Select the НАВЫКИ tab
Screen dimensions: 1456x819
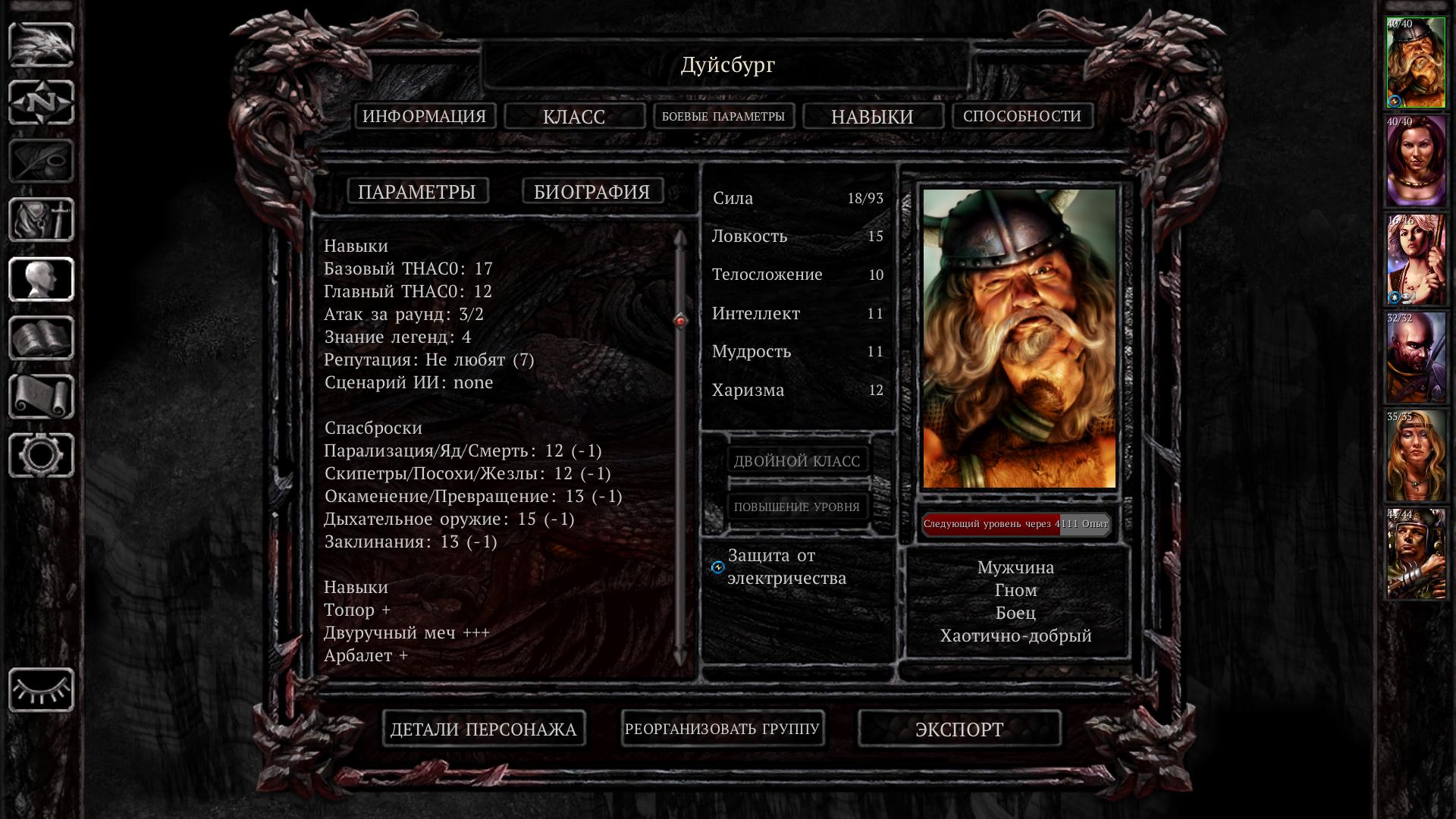(872, 117)
